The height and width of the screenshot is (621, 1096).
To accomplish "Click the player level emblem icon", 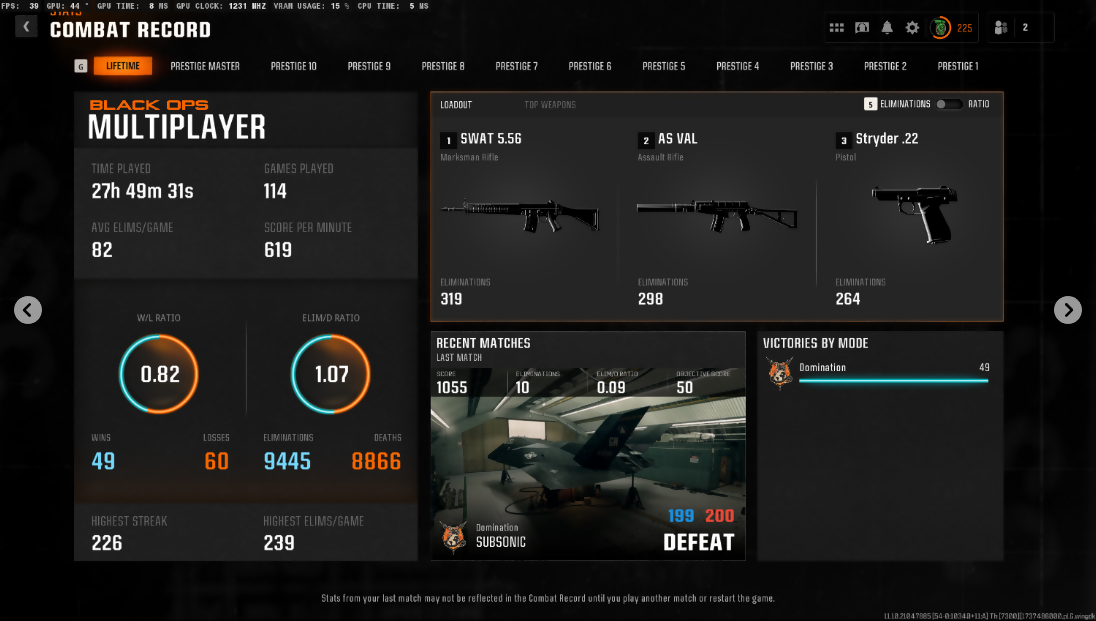I will pyautogui.click(x=940, y=28).
